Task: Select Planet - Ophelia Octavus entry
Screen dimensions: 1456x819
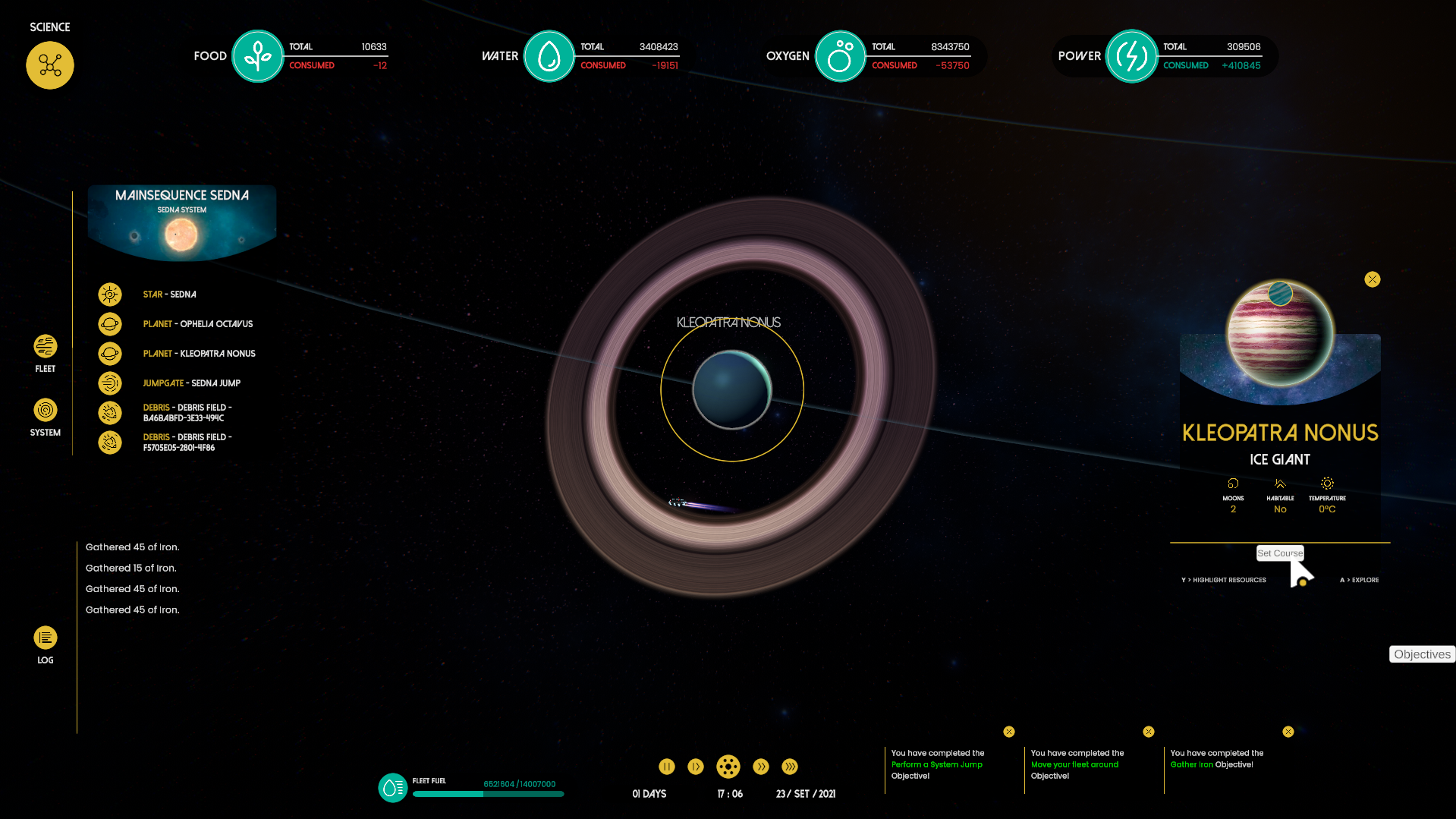Action: pos(197,324)
